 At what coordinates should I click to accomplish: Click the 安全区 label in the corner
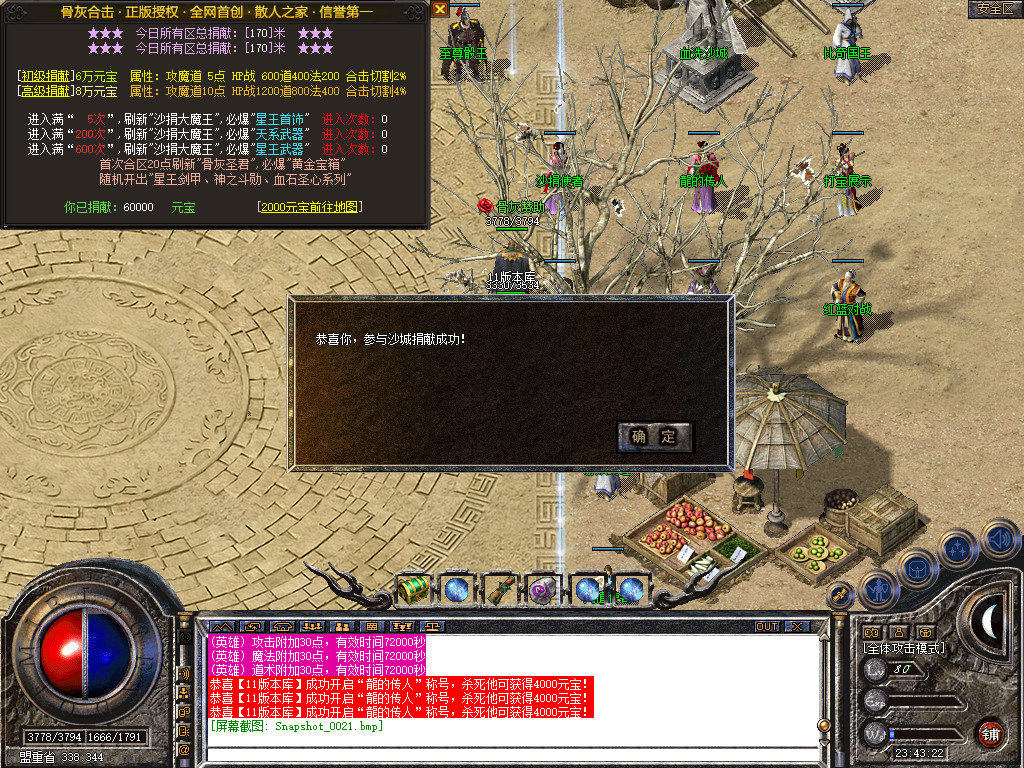(x=994, y=9)
